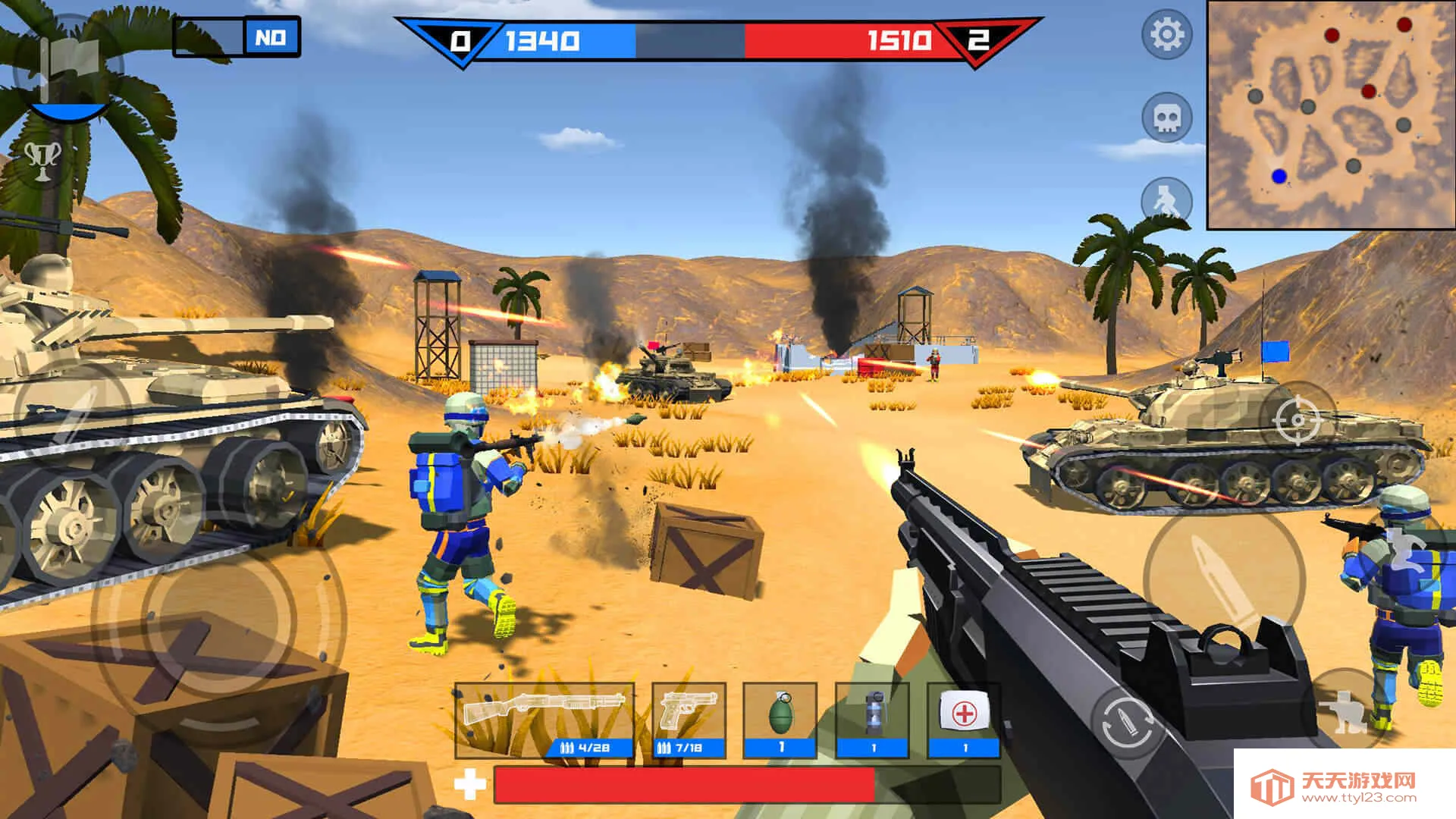Hit the reload button with circular arrows
The image size is (1456, 819).
(1128, 723)
